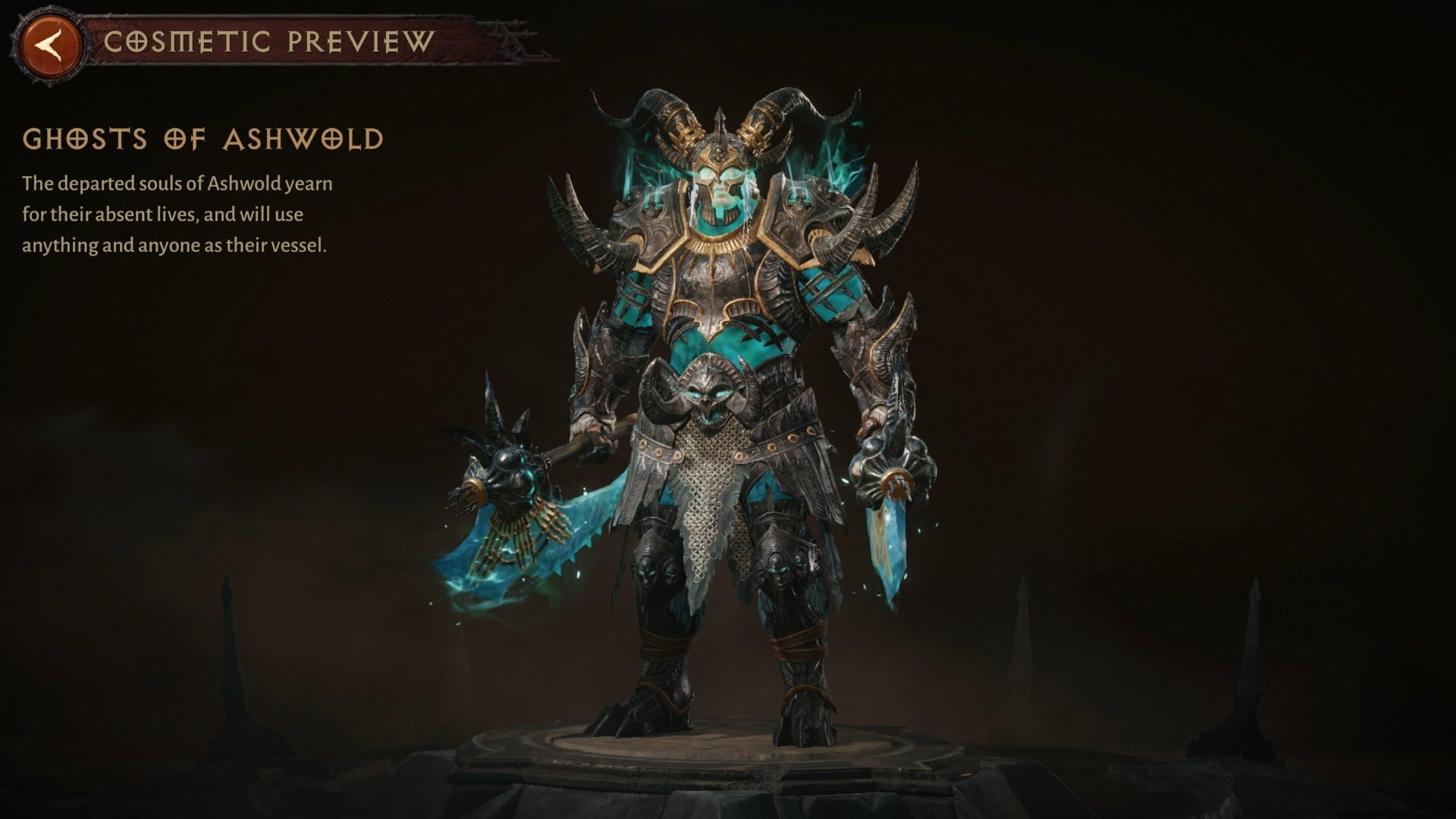
Task: Click the Cosmetic Preview title text
Action: [269, 43]
